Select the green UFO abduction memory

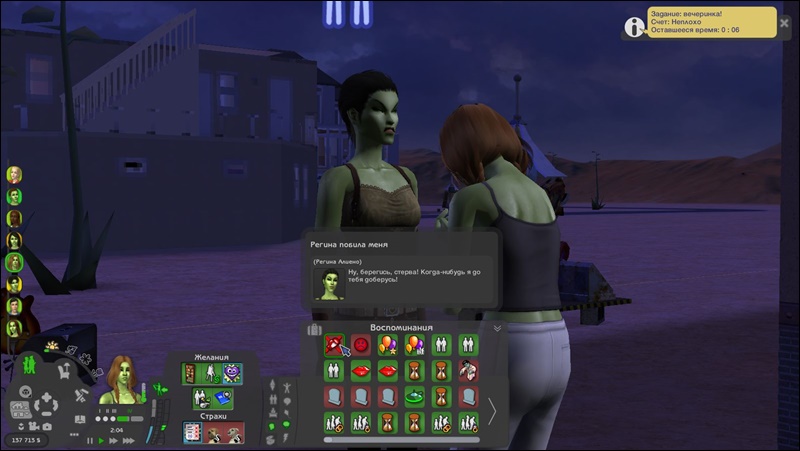[x=414, y=397]
